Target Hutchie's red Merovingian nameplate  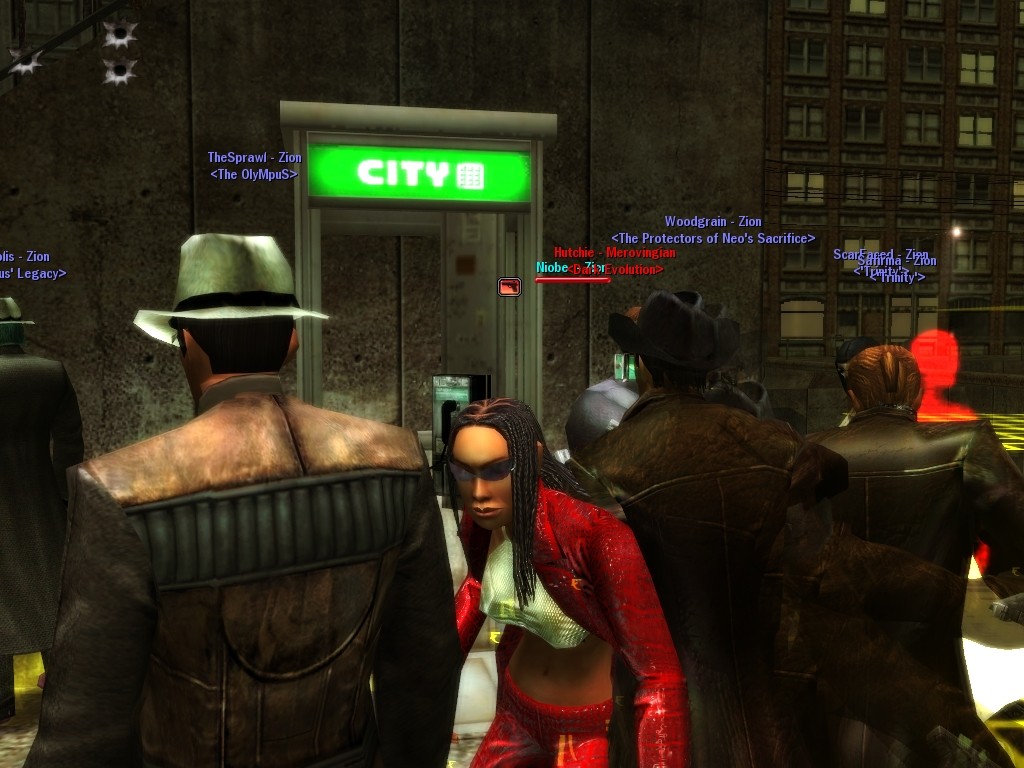614,253
